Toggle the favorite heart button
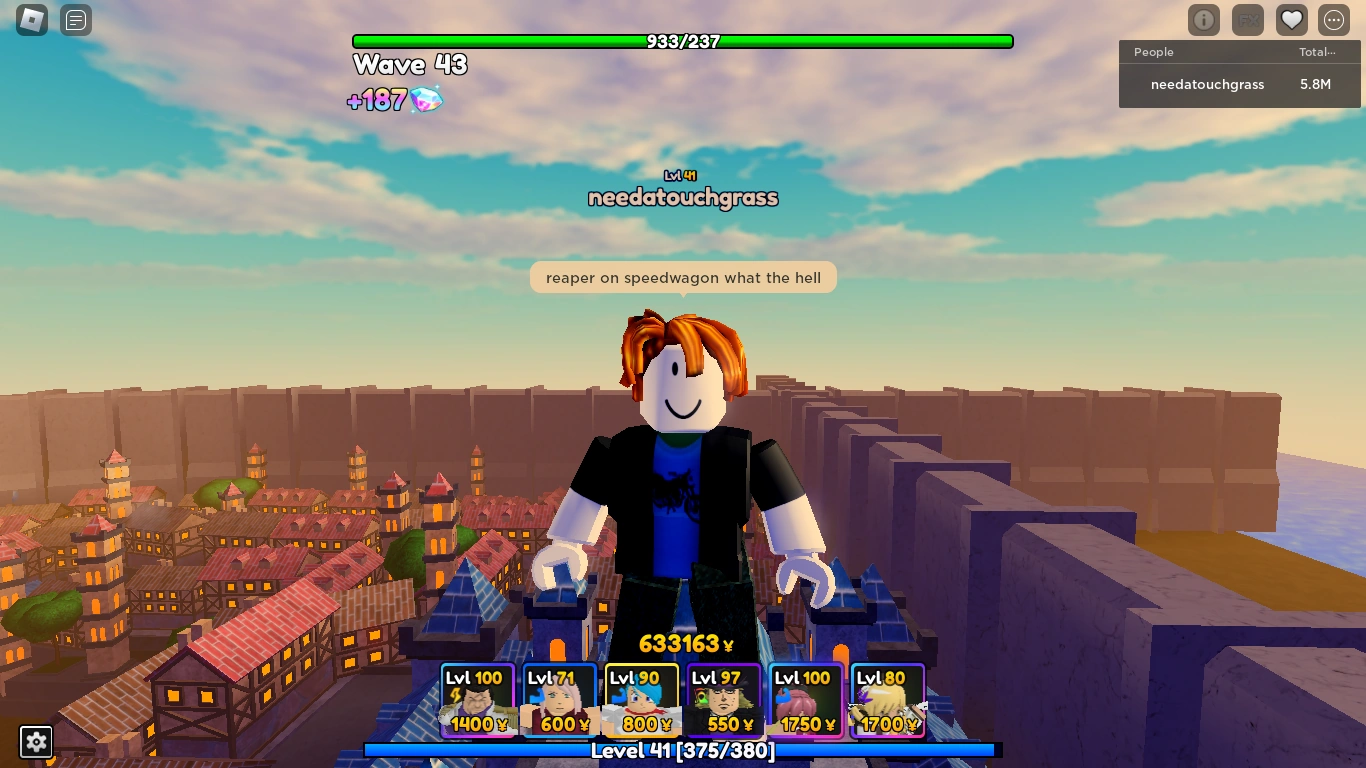Image resolution: width=1366 pixels, height=768 pixels. click(x=1291, y=19)
